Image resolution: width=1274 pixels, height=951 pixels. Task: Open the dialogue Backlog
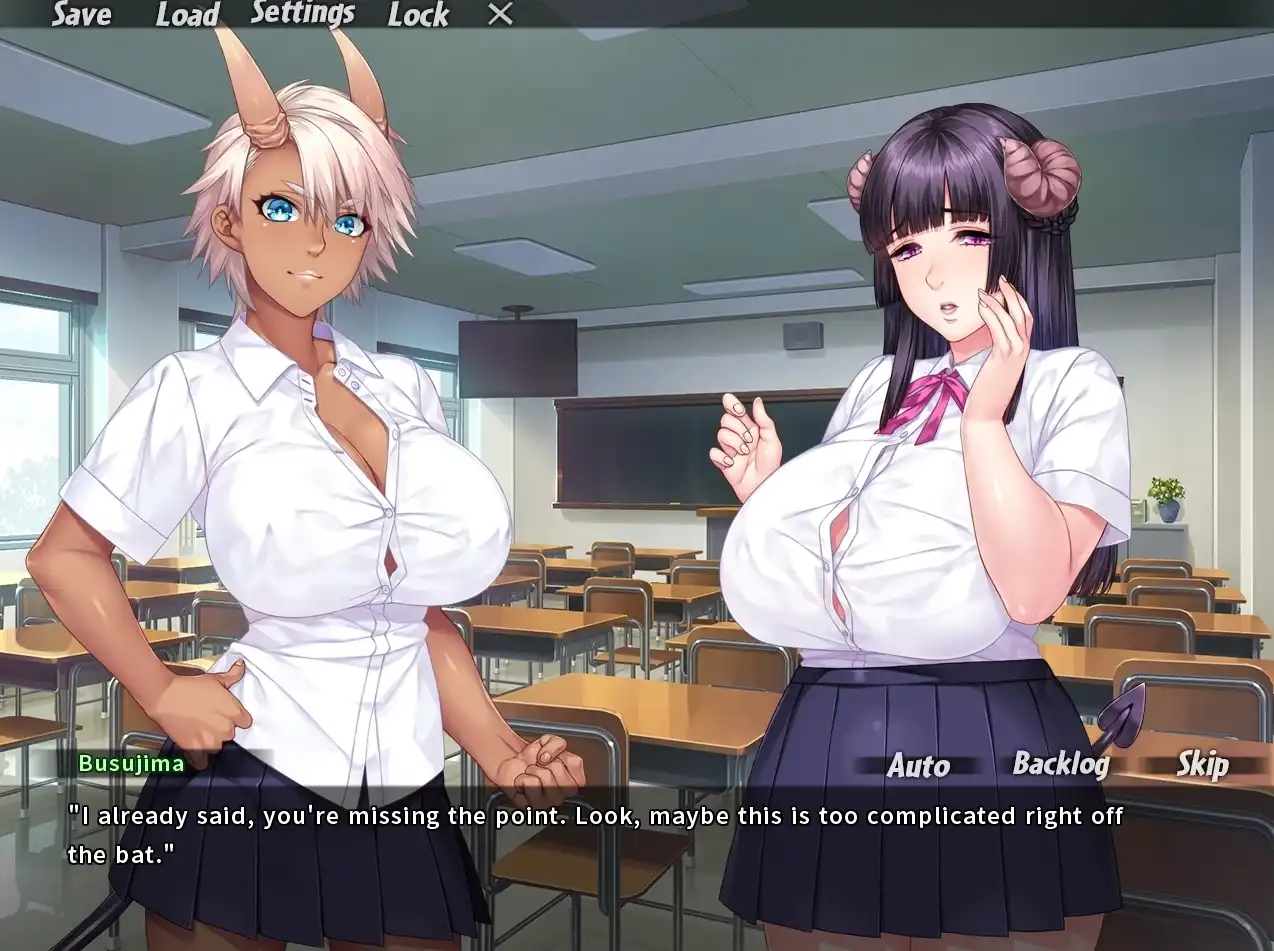tap(1061, 764)
